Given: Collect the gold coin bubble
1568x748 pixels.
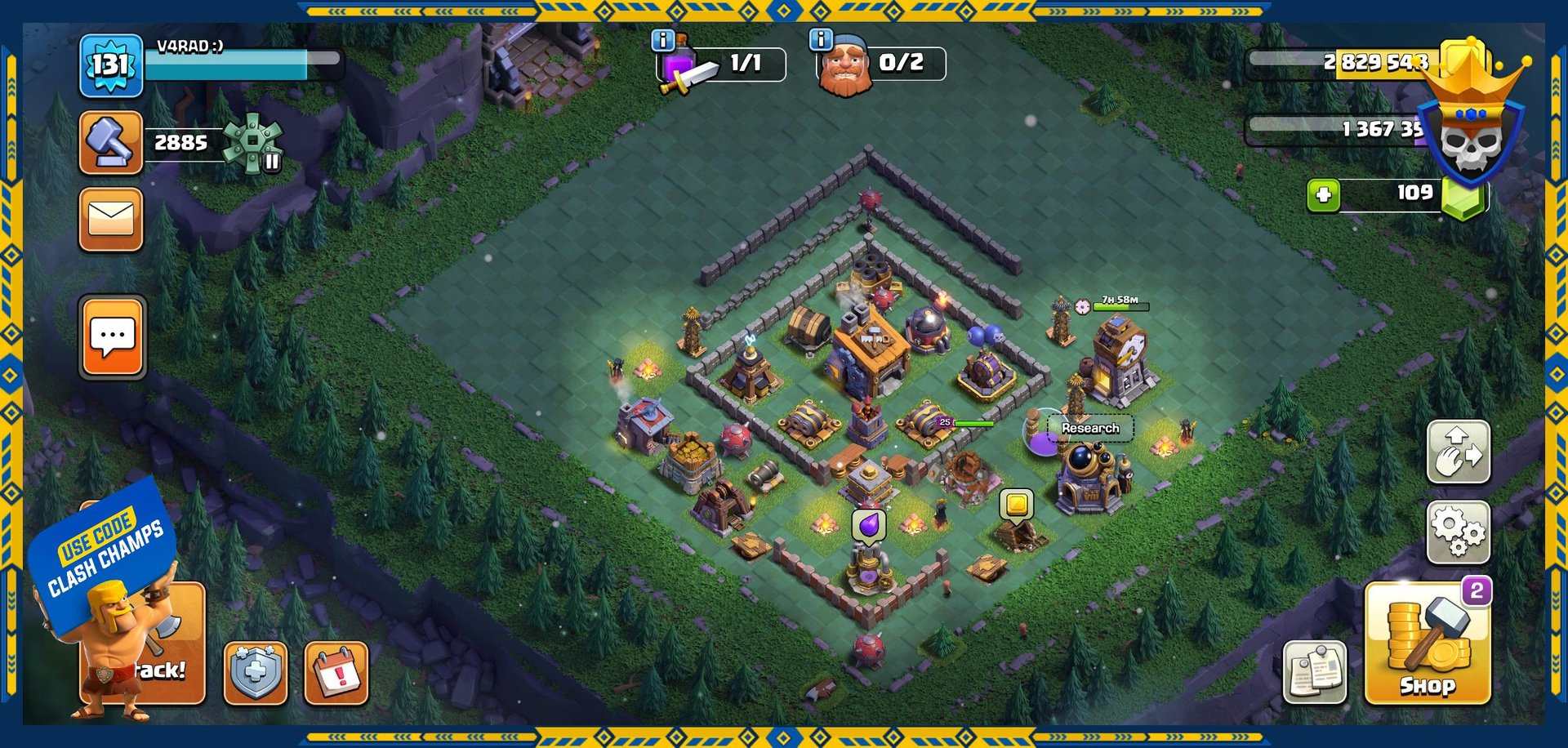Looking at the screenshot, I should pyautogui.click(x=1017, y=505).
